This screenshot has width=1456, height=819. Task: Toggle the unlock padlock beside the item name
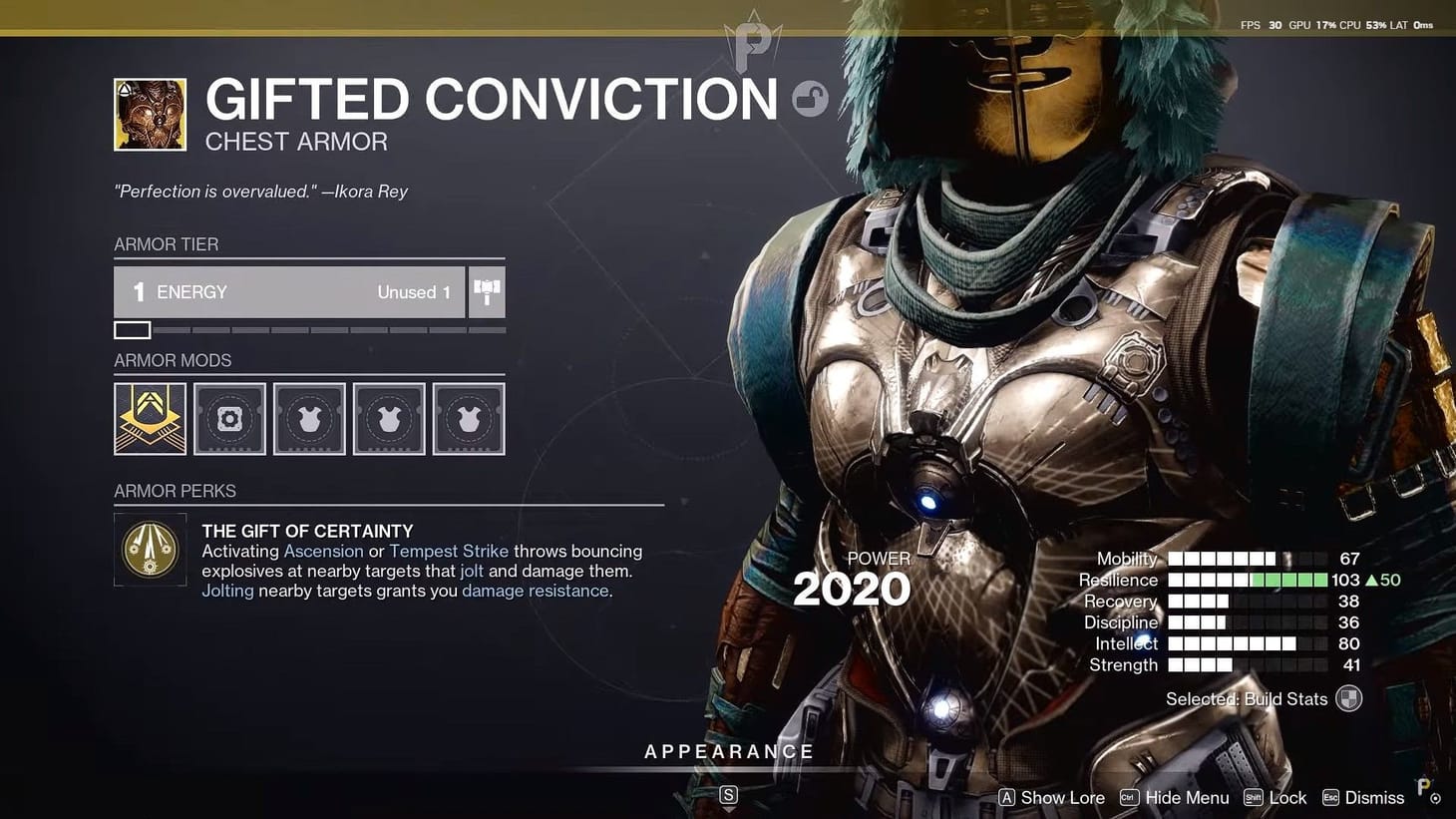[x=811, y=99]
